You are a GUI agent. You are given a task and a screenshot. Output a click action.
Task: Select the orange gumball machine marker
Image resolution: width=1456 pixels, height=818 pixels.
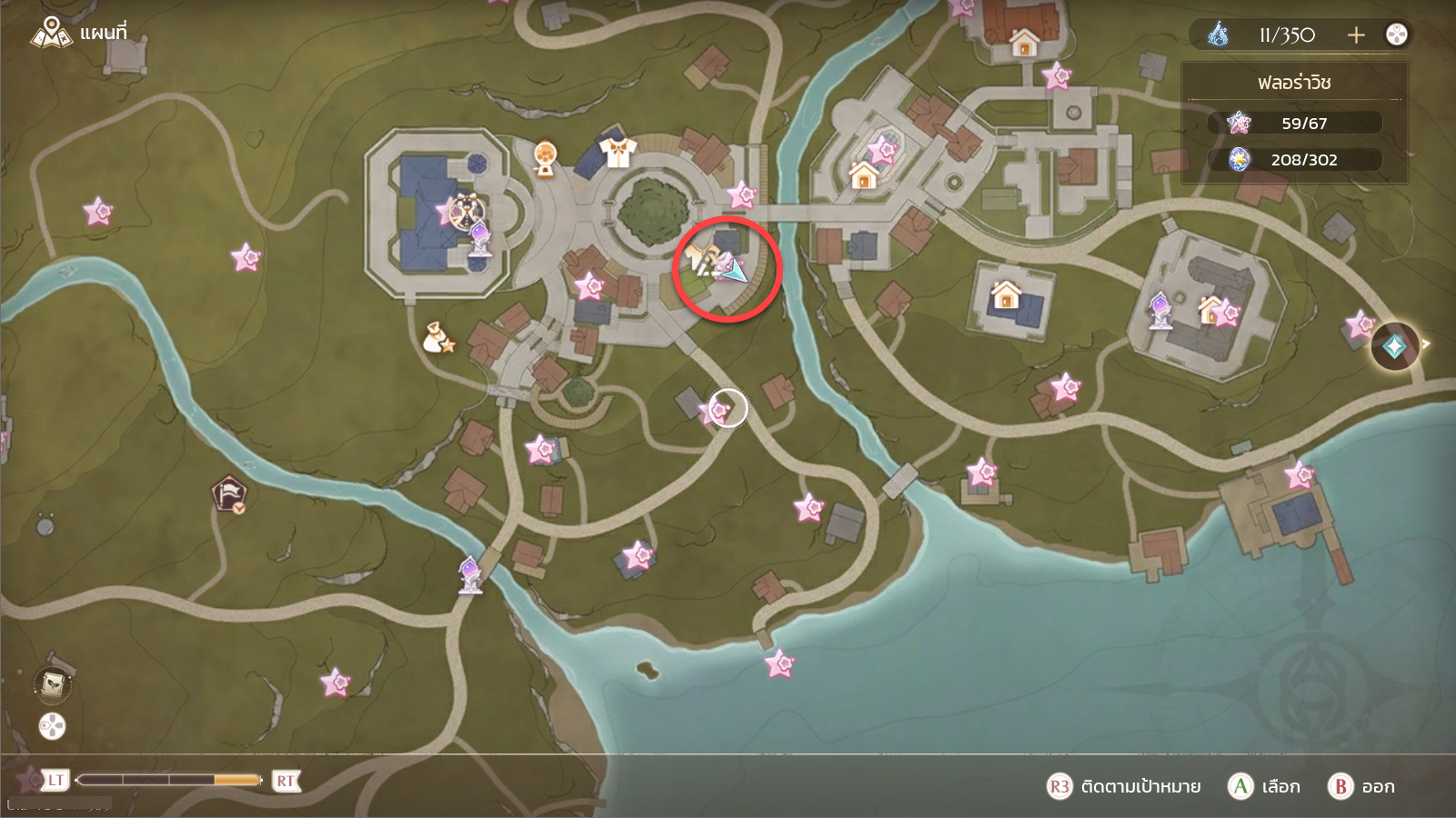click(545, 158)
